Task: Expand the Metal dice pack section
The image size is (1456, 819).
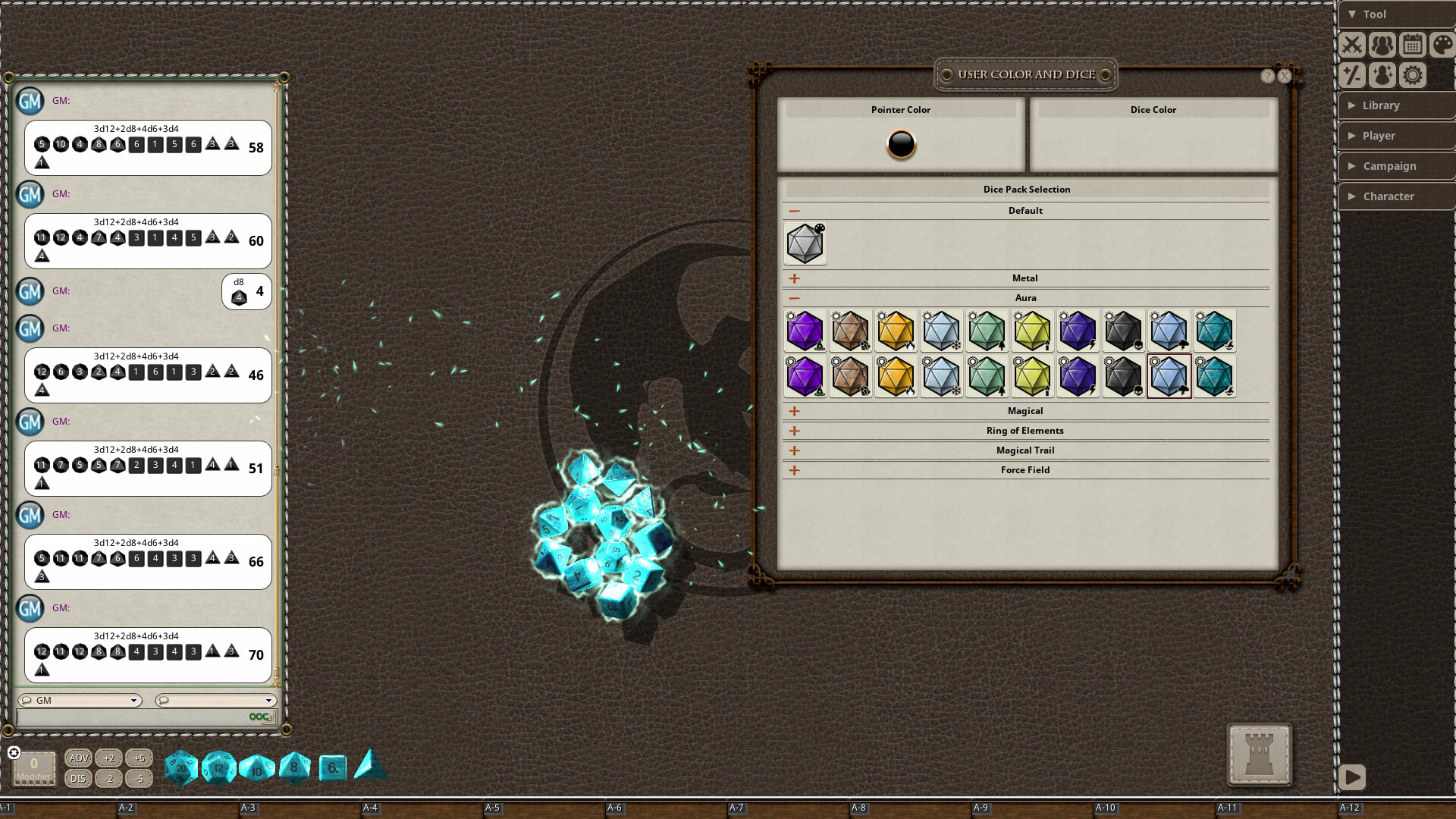Action: pos(795,278)
